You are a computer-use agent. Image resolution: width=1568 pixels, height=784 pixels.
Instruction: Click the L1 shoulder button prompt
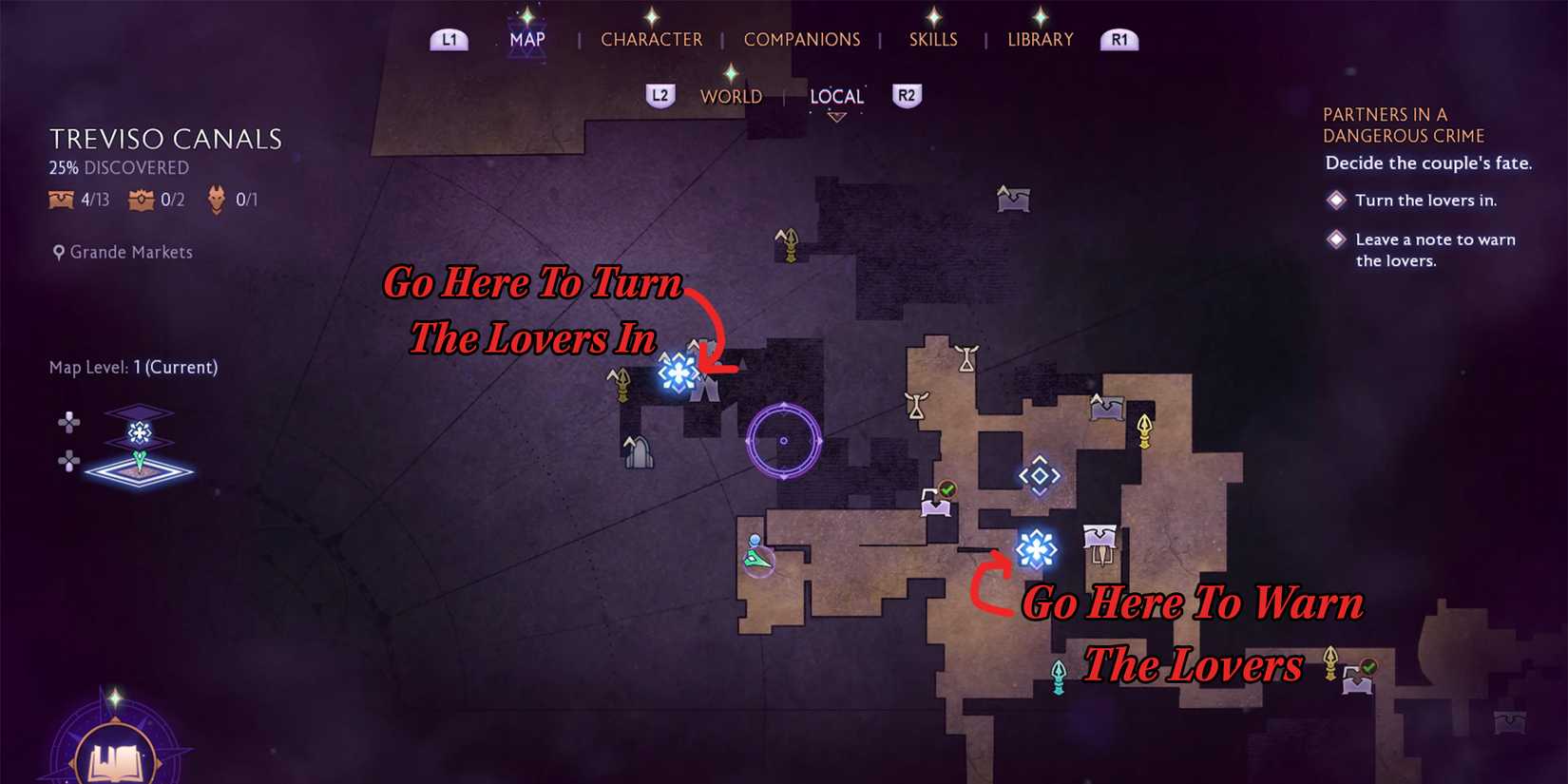tap(448, 39)
